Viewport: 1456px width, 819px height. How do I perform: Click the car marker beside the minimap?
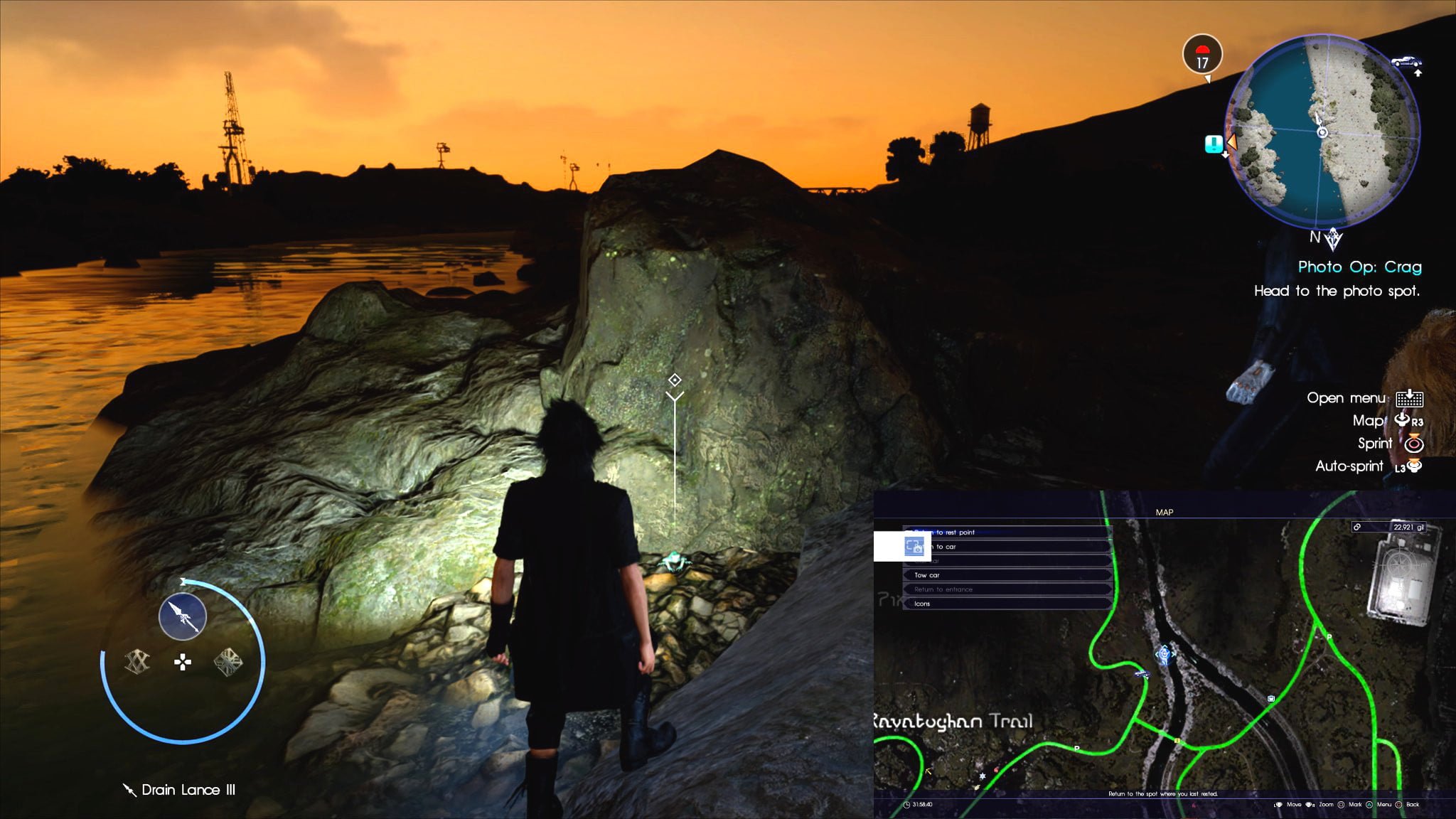[1406, 62]
